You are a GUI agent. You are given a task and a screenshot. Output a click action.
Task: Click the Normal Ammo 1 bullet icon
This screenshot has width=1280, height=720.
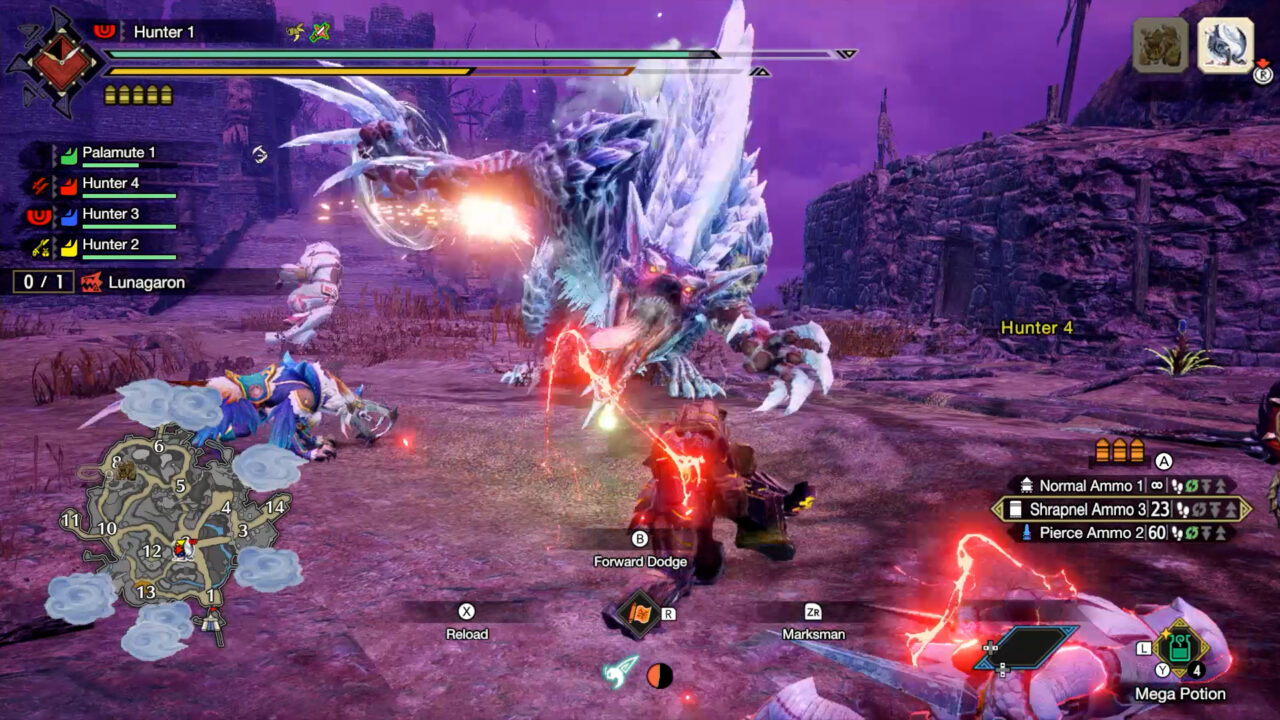1027,485
